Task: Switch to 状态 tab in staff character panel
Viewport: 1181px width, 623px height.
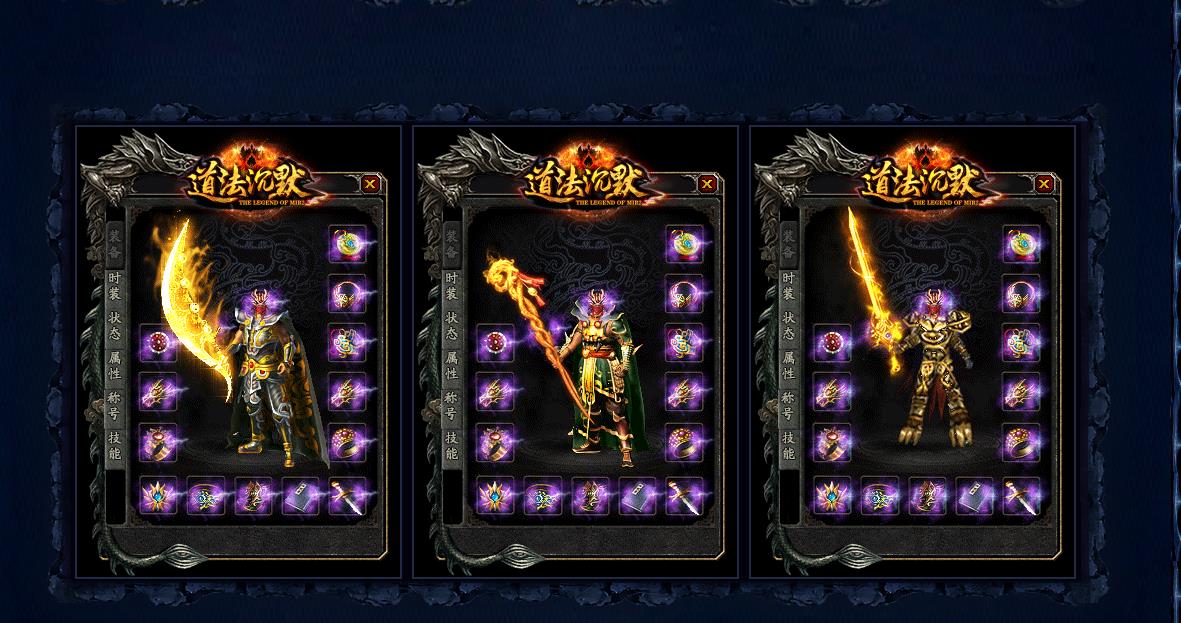Action: 452,325
